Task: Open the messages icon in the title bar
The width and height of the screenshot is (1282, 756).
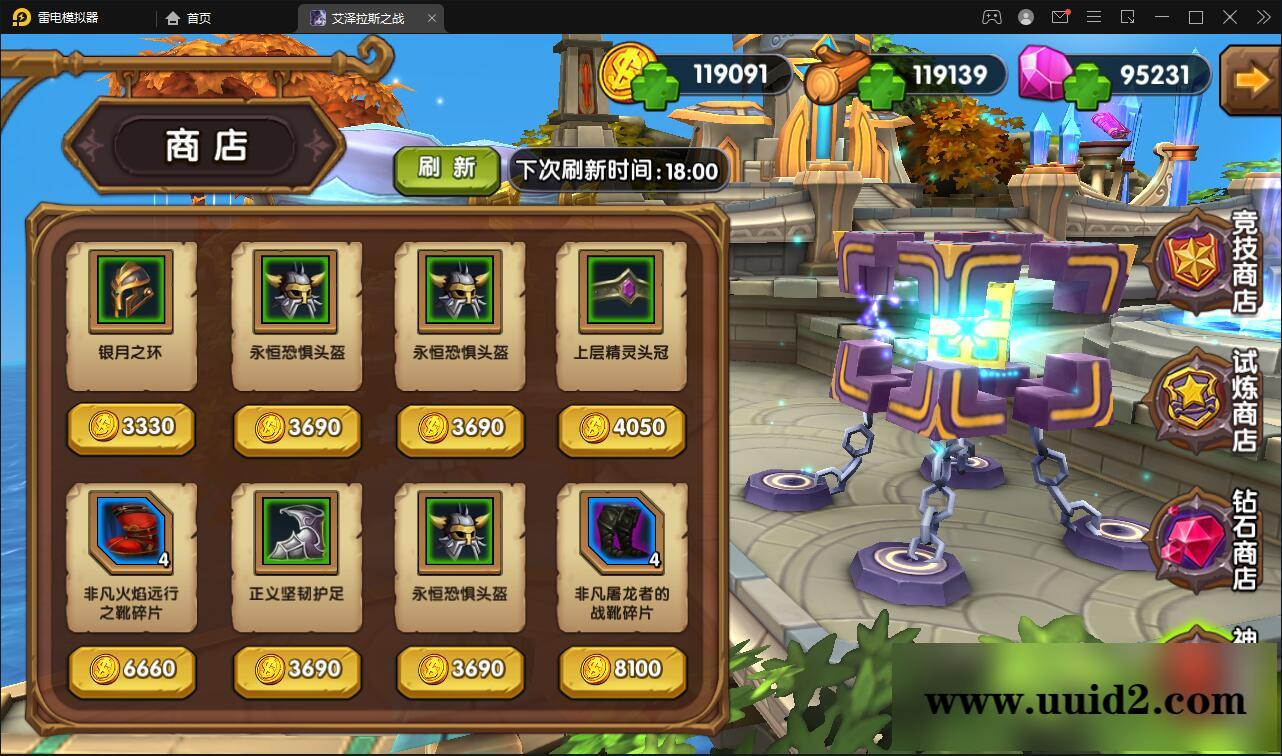Action: [1060, 17]
